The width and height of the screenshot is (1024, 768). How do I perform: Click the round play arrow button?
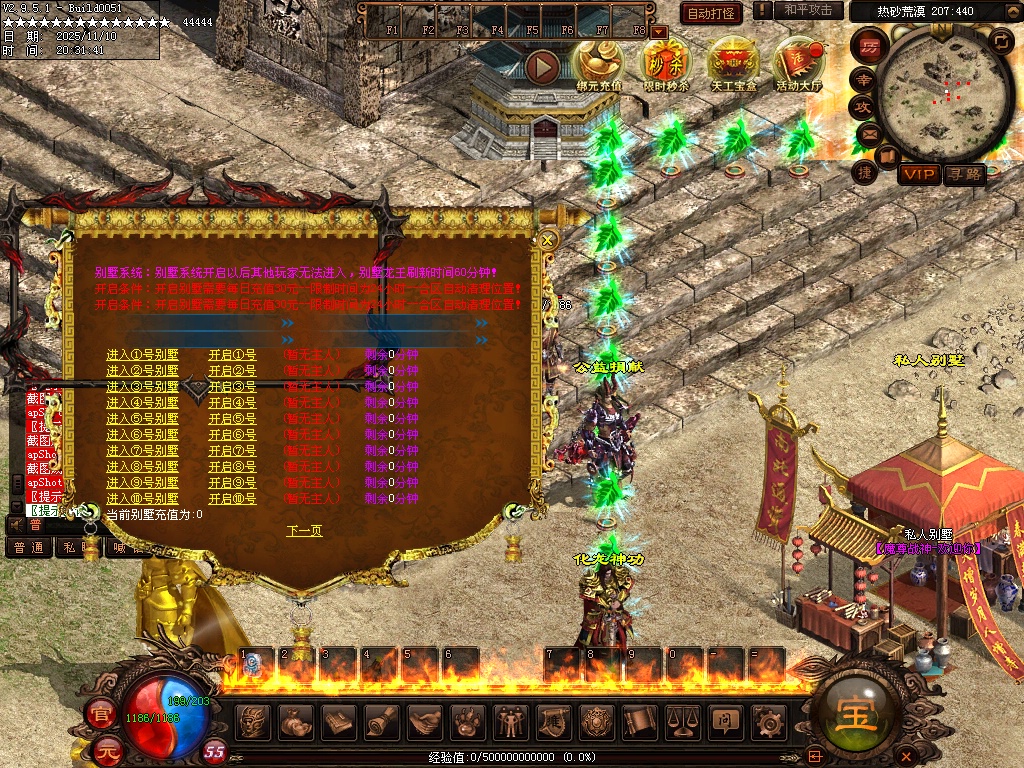[x=543, y=67]
